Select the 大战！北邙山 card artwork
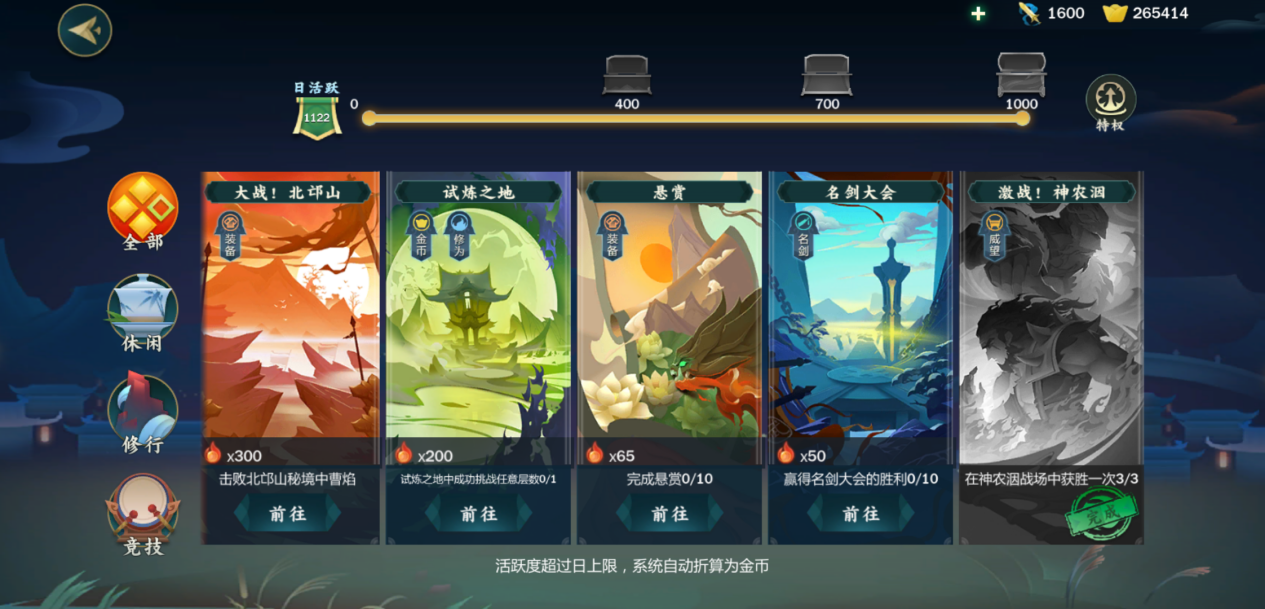1265x609 pixels. click(x=288, y=320)
